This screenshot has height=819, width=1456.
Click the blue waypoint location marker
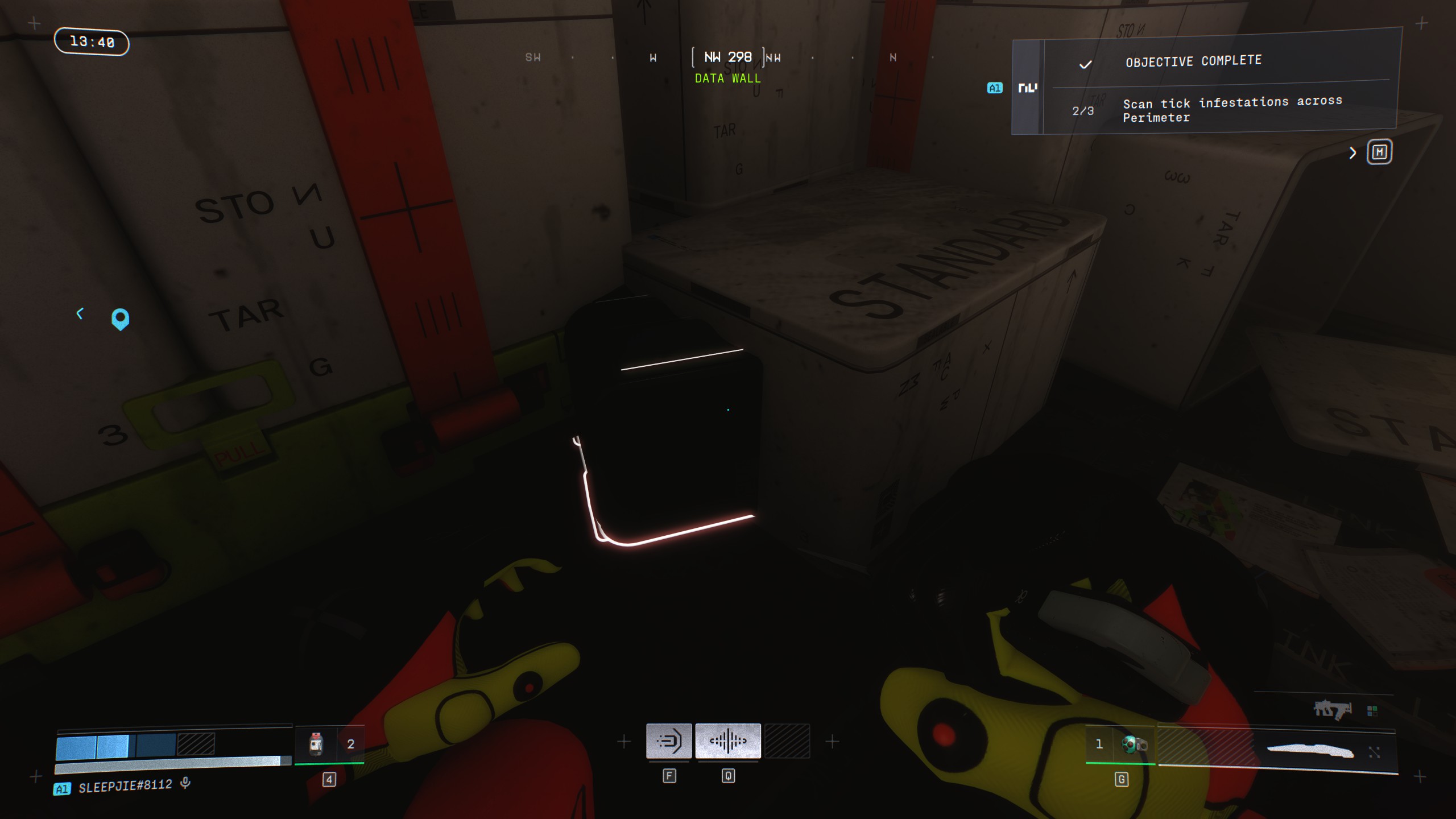click(120, 318)
